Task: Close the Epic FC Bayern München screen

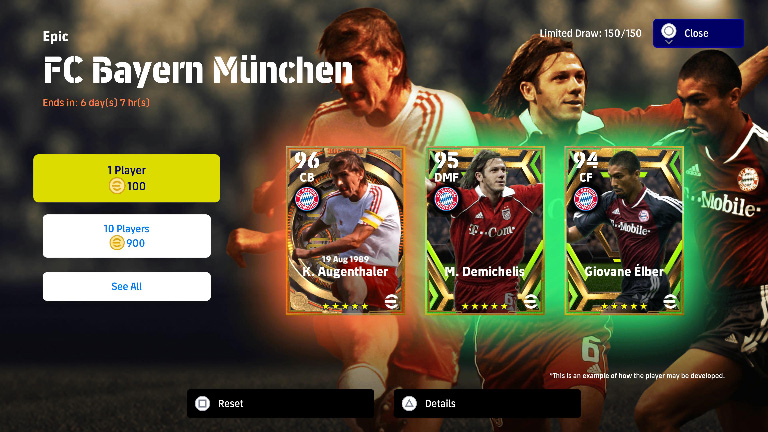Action: tap(698, 33)
